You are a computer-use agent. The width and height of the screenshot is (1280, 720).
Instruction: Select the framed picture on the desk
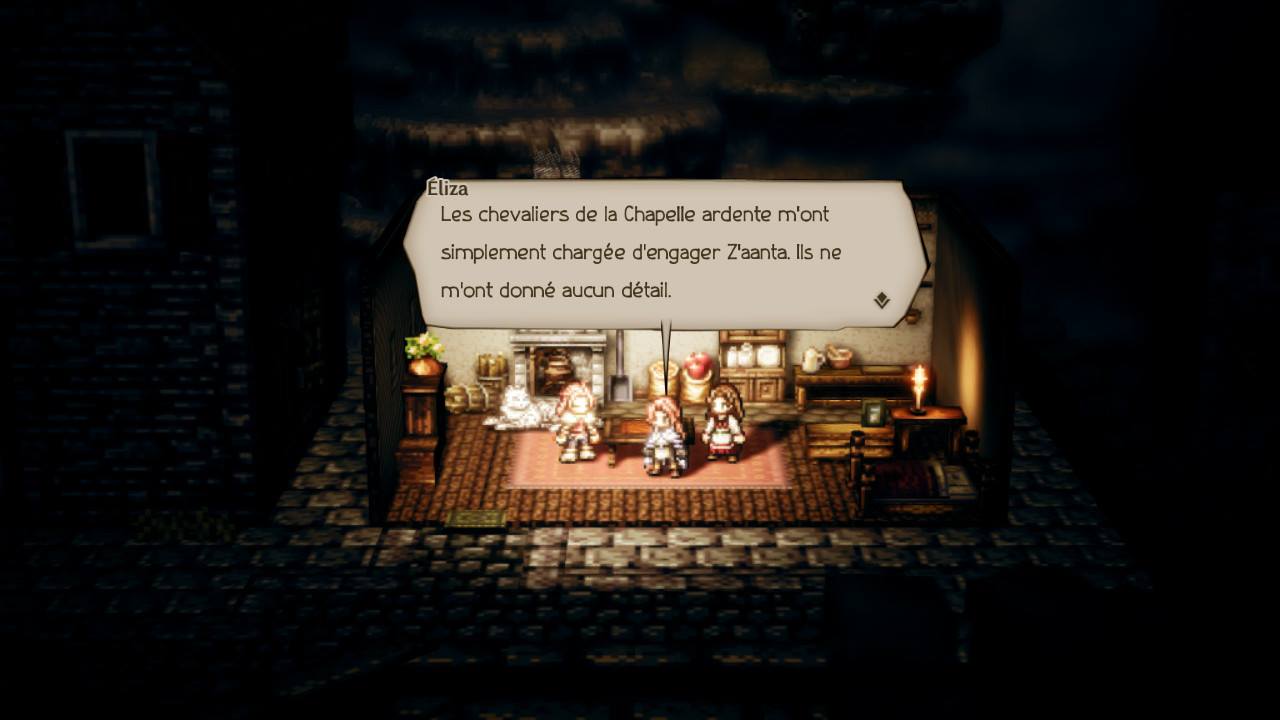tap(871, 414)
